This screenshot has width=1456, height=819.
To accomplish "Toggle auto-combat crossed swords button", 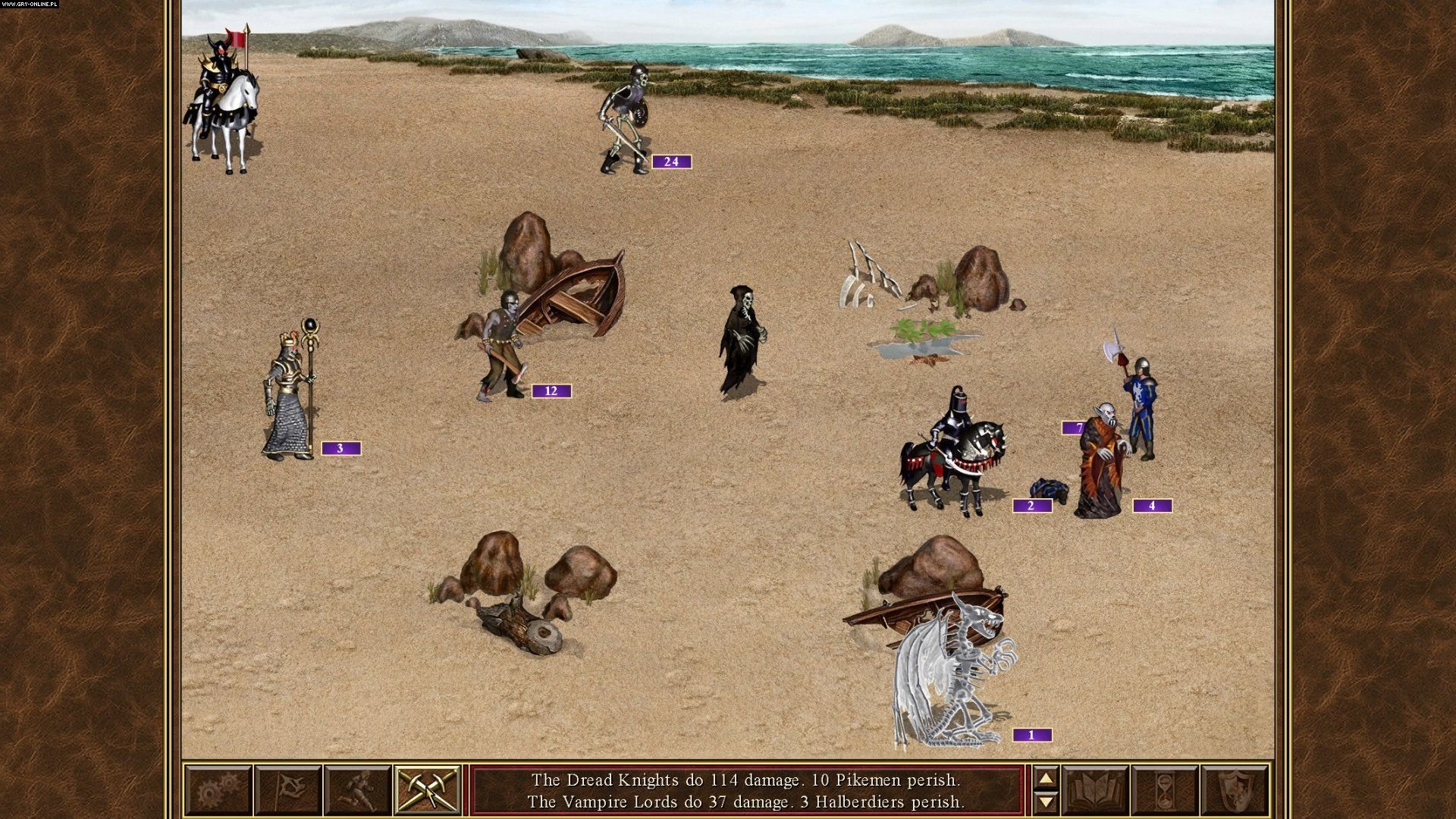I will pyautogui.click(x=427, y=790).
